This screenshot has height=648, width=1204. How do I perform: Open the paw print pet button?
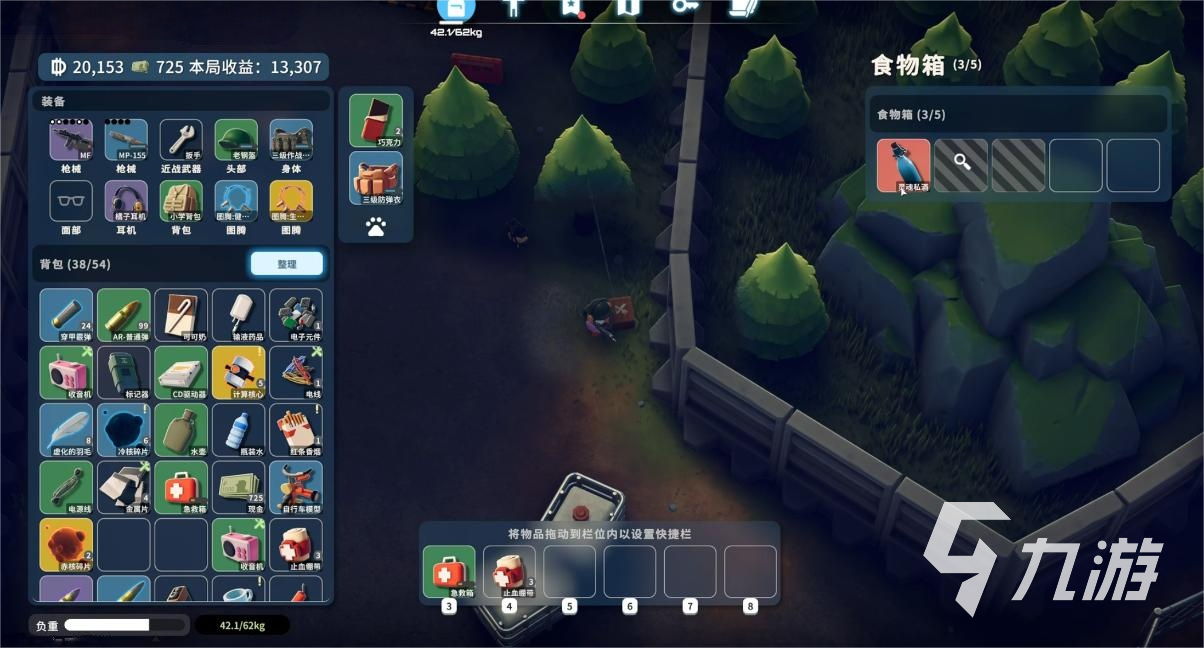pyautogui.click(x=376, y=228)
